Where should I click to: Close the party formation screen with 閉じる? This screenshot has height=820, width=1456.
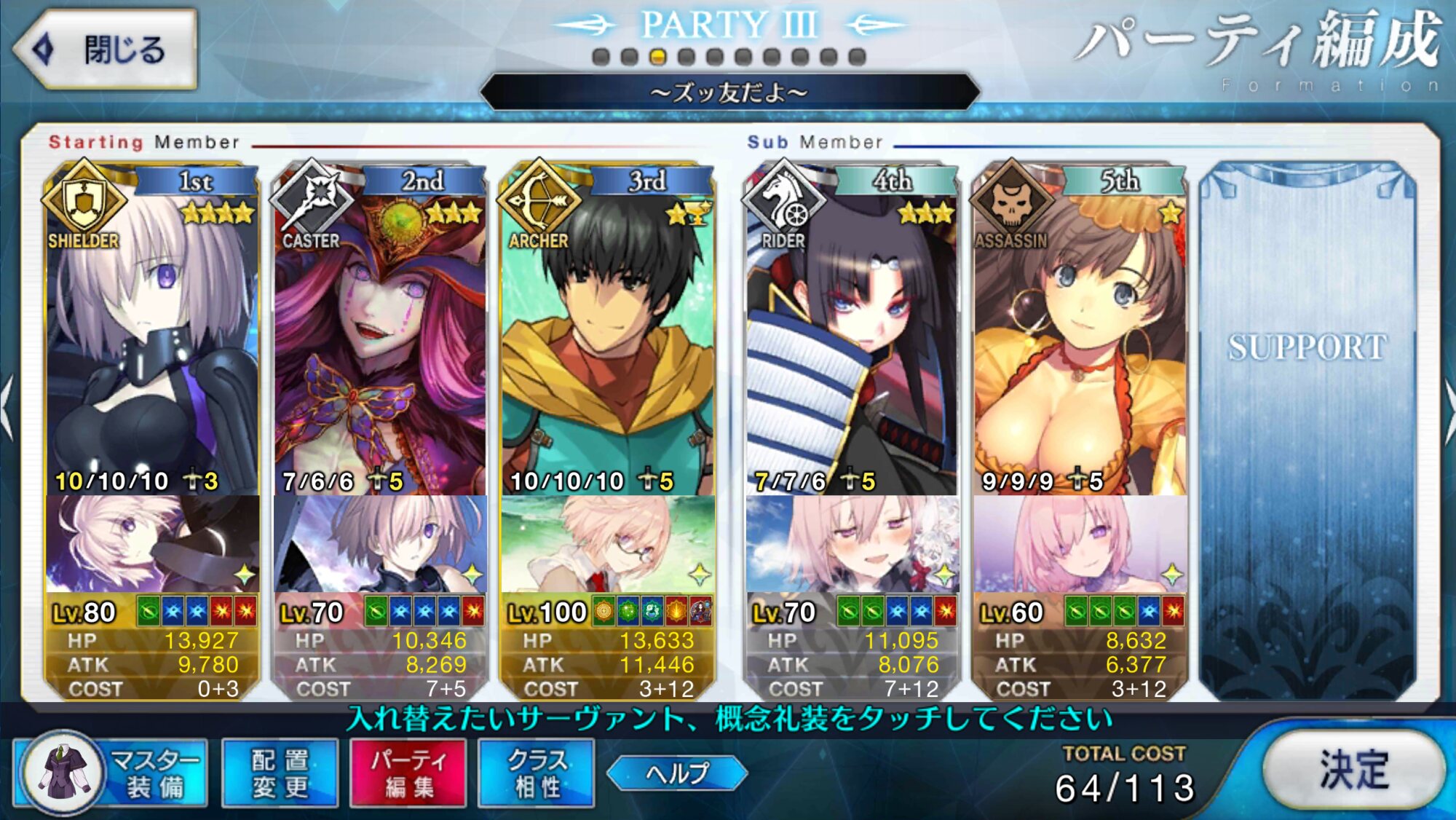pos(106,50)
